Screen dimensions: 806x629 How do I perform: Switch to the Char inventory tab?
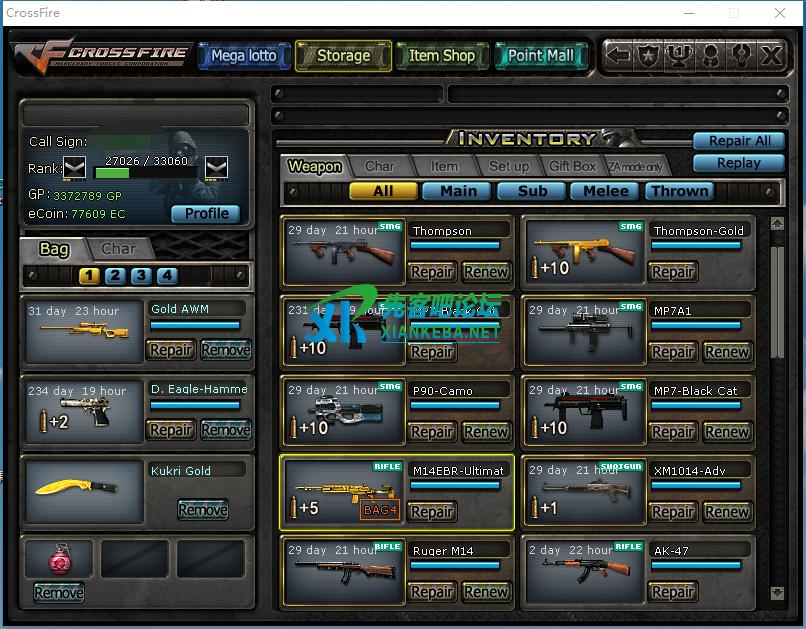(x=379, y=167)
